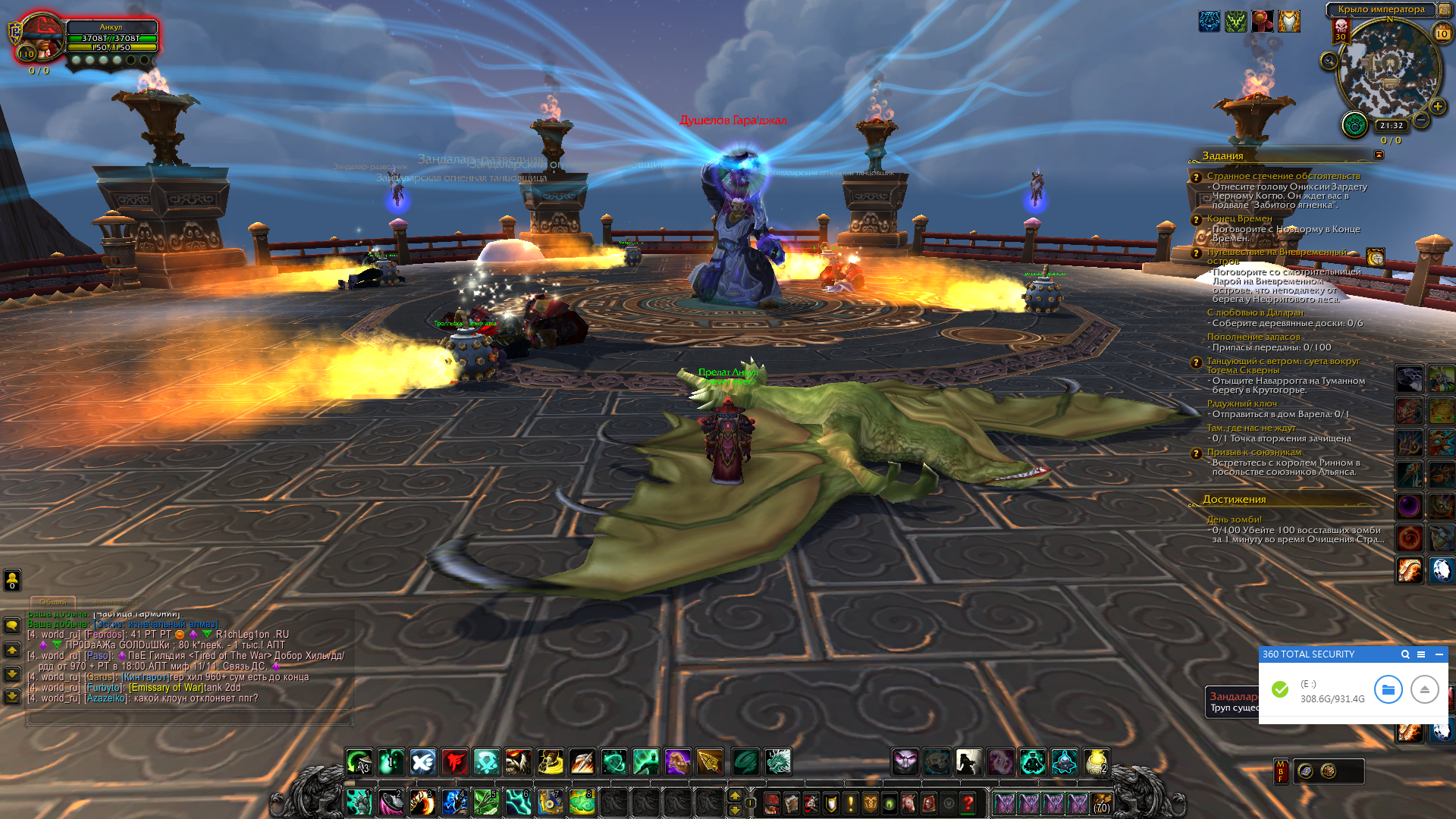Click the minimap zoom-out minus button

click(1421, 121)
